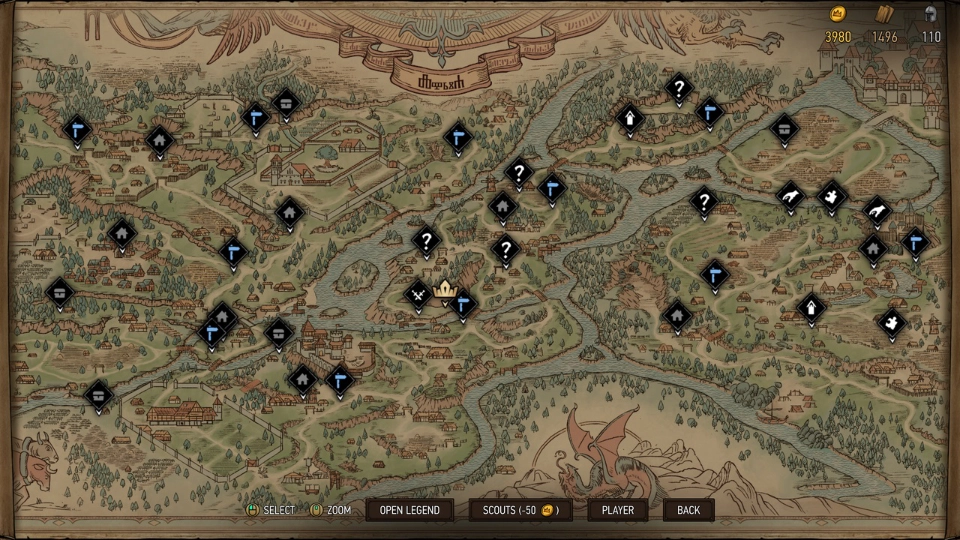Select the signpost marker beside the crown

tap(462, 302)
